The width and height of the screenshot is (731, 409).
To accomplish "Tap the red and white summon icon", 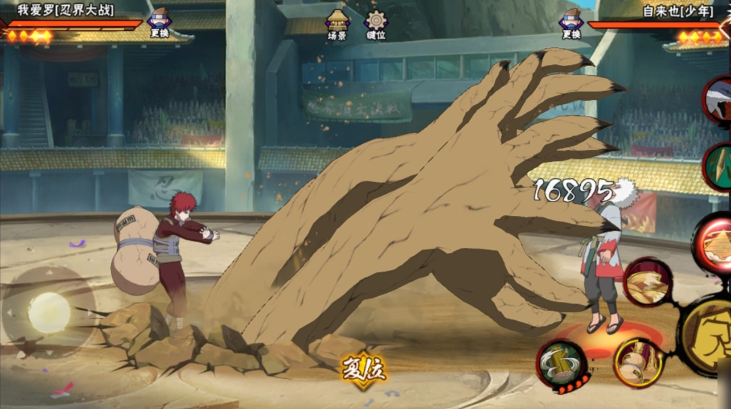I will [718, 100].
